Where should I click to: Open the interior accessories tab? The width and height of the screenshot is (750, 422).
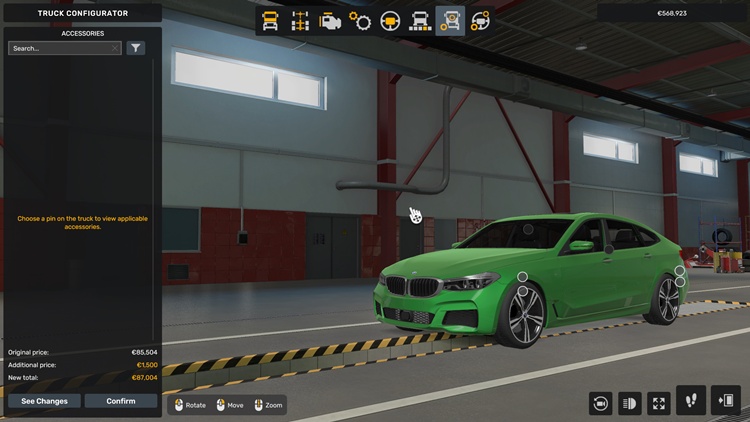click(481, 21)
